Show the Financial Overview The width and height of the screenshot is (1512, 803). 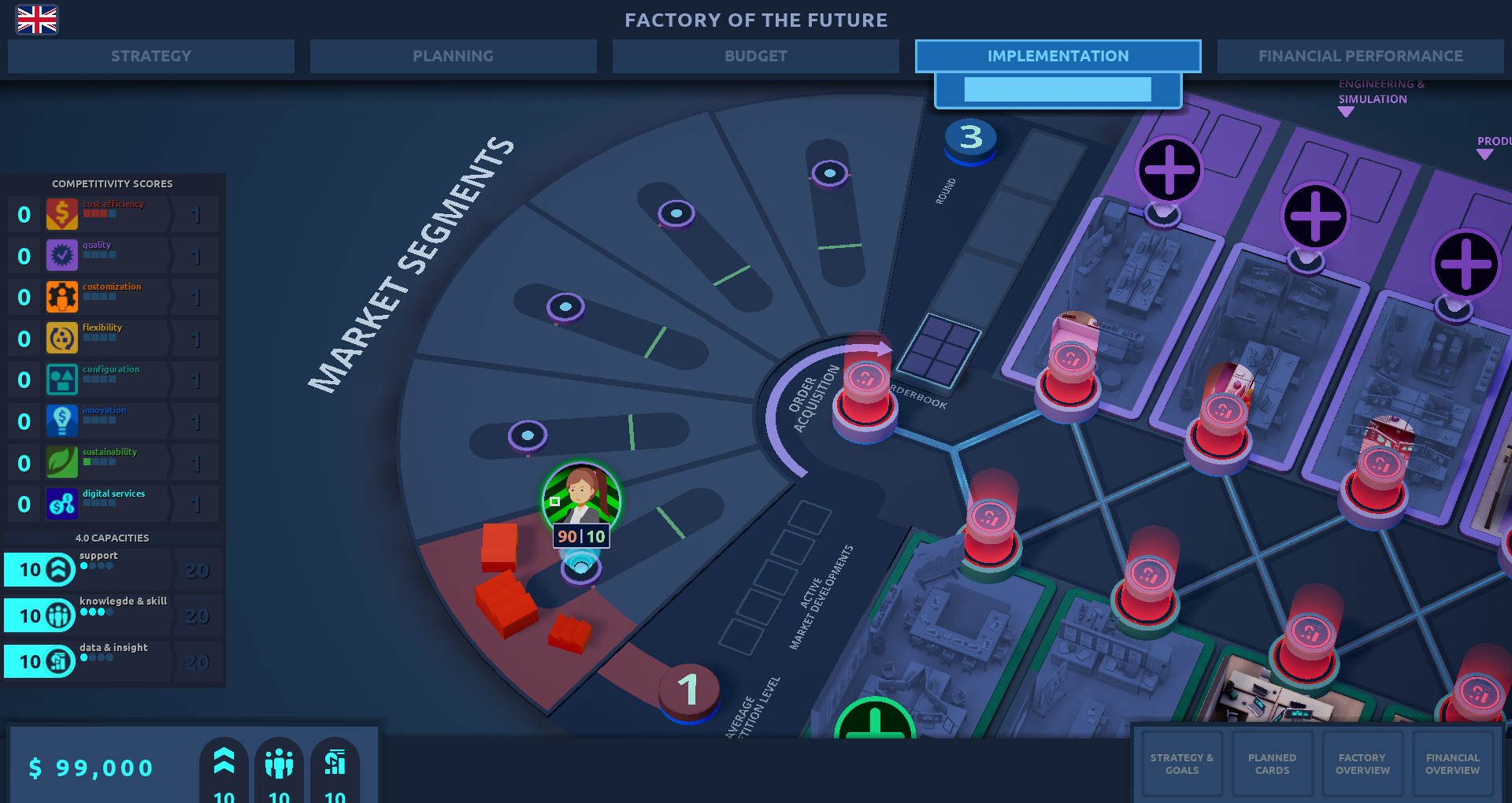1452,764
